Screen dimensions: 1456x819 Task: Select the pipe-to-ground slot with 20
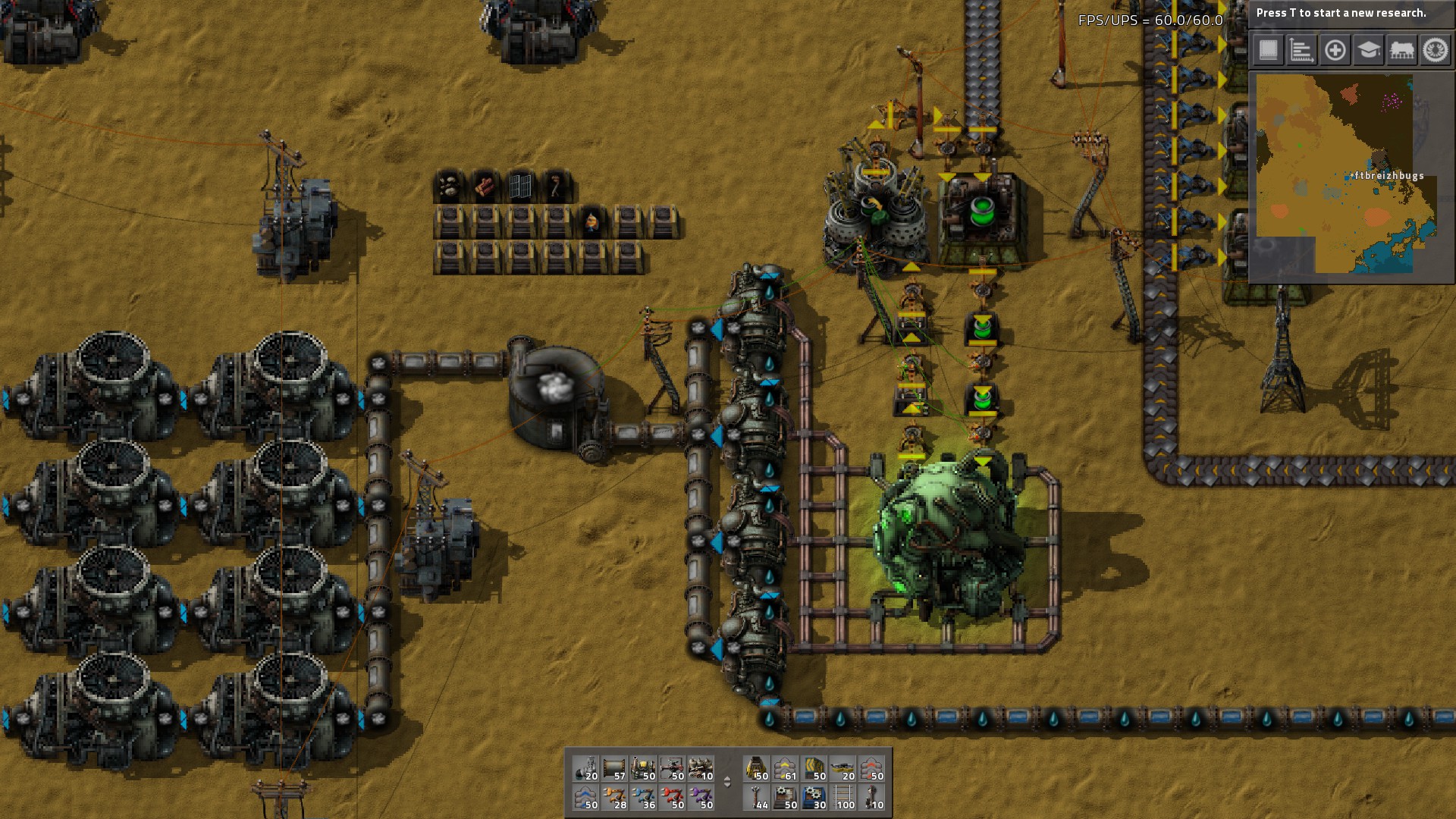586,768
